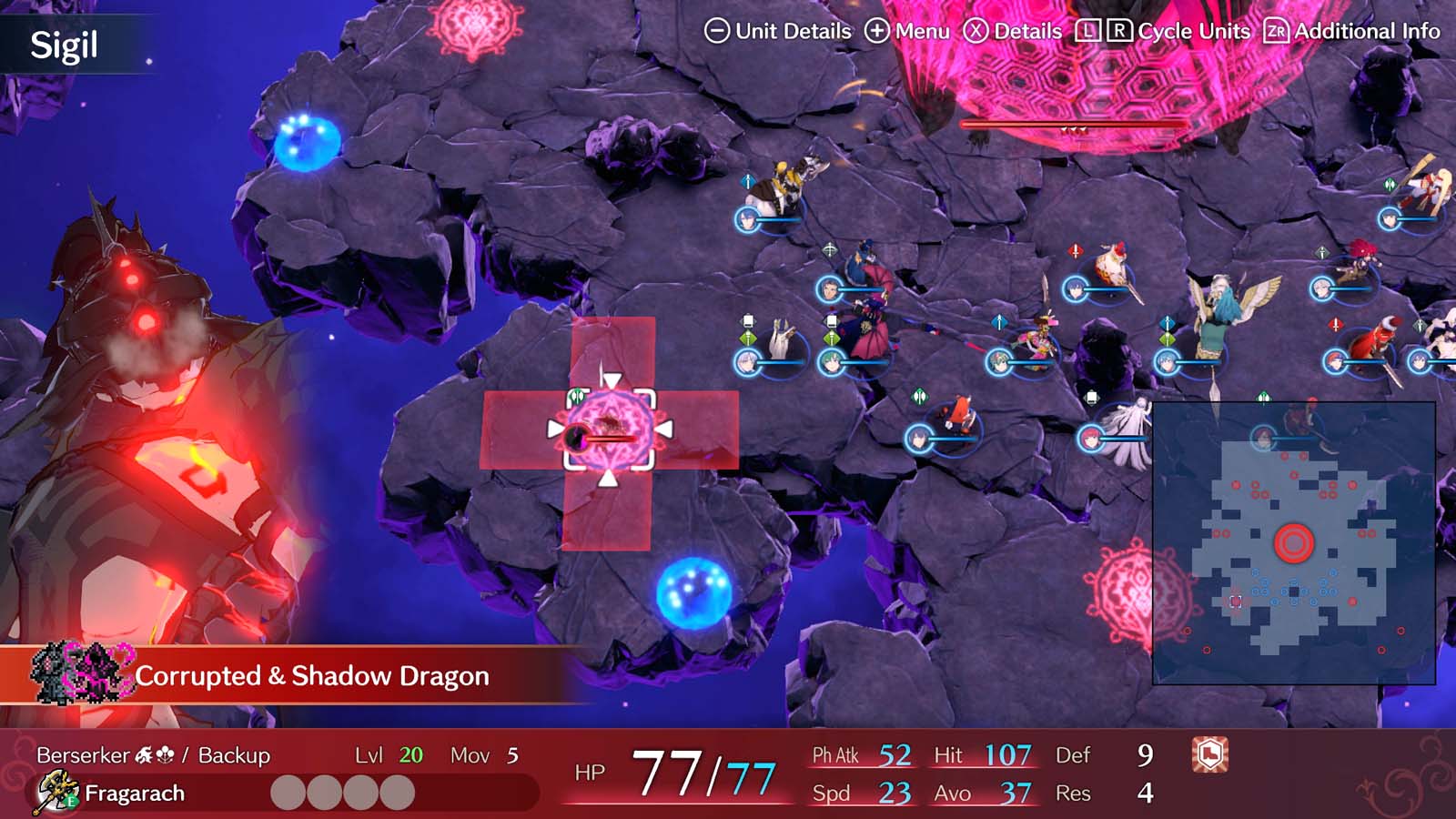This screenshot has width=1456, height=819.
Task: Click the red alert icon above the enemy healer
Action: pos(1075,248)
